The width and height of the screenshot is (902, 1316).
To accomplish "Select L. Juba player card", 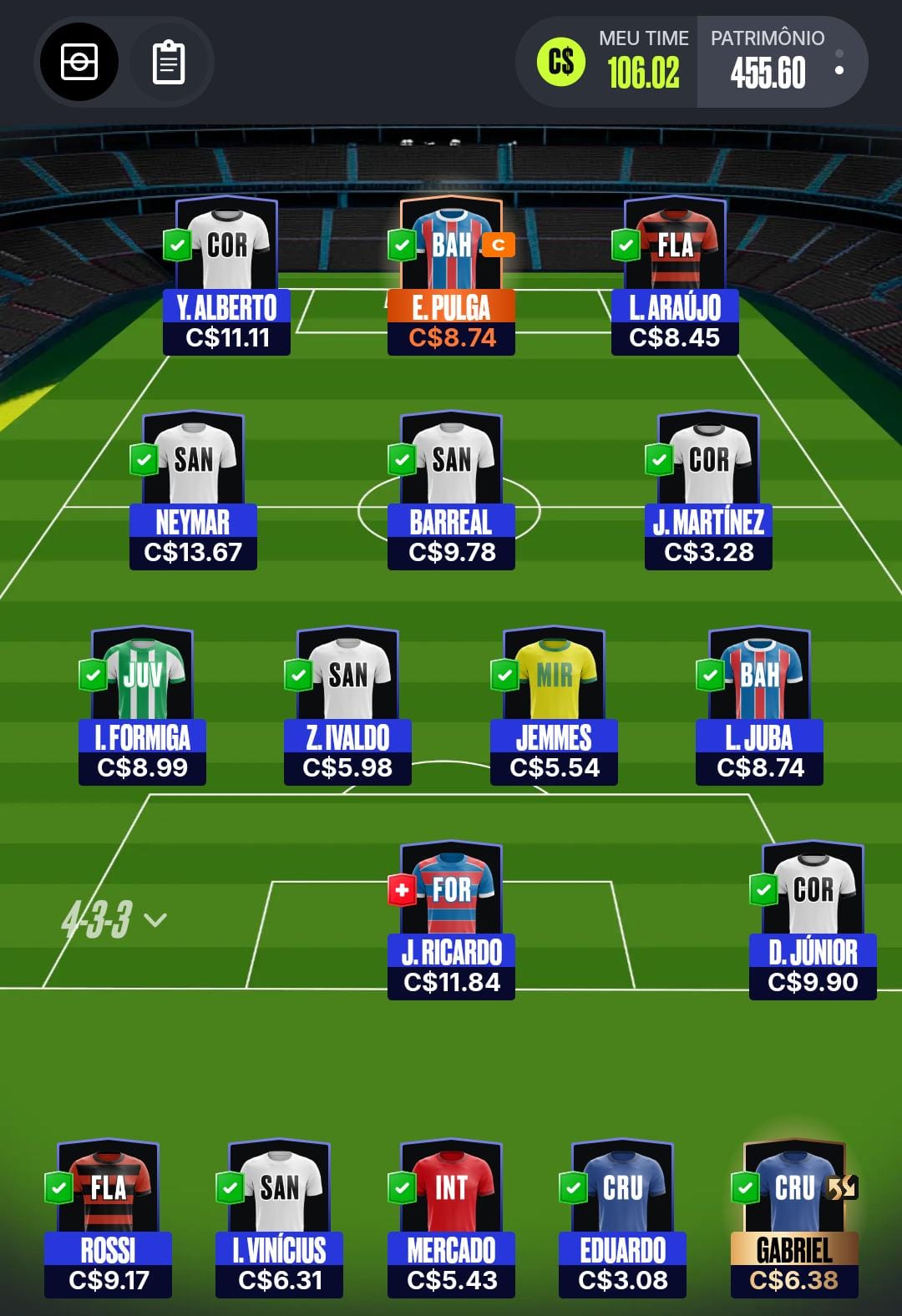I will [759, 707].
